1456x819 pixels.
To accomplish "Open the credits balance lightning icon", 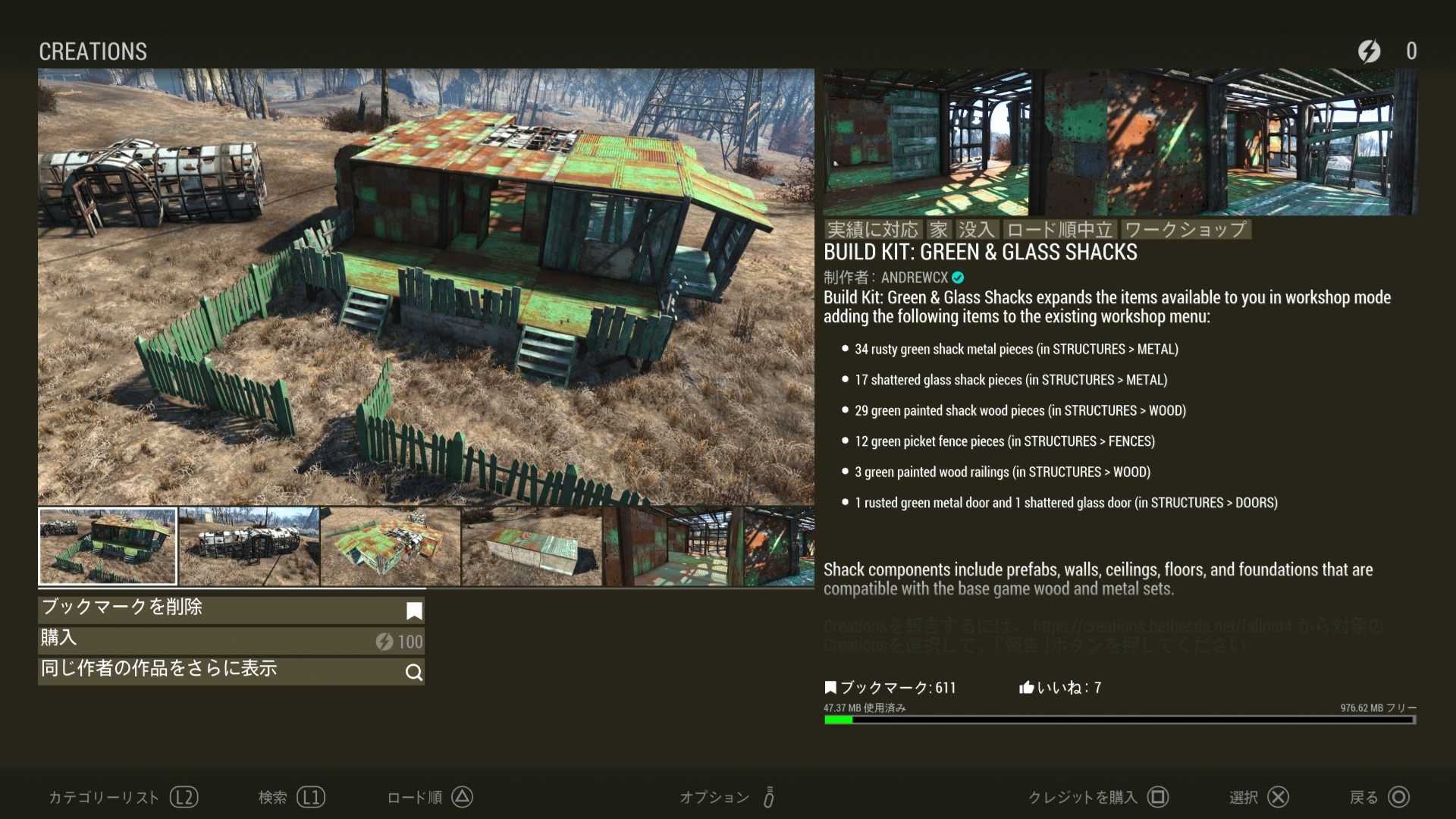I will pyautogui.click(x=1369, y=51).
